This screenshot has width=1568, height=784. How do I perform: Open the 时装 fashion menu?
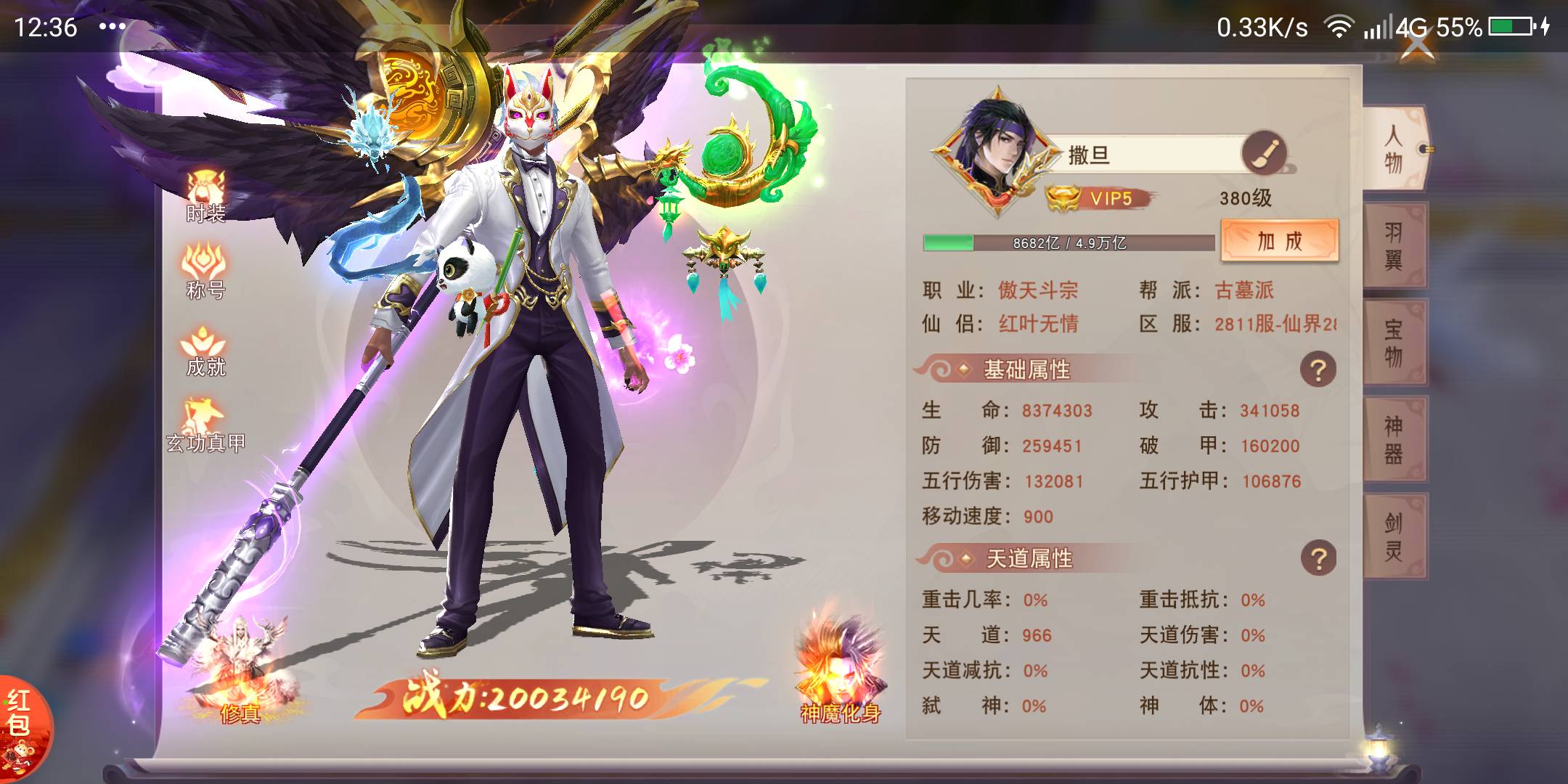click(206, 196)
